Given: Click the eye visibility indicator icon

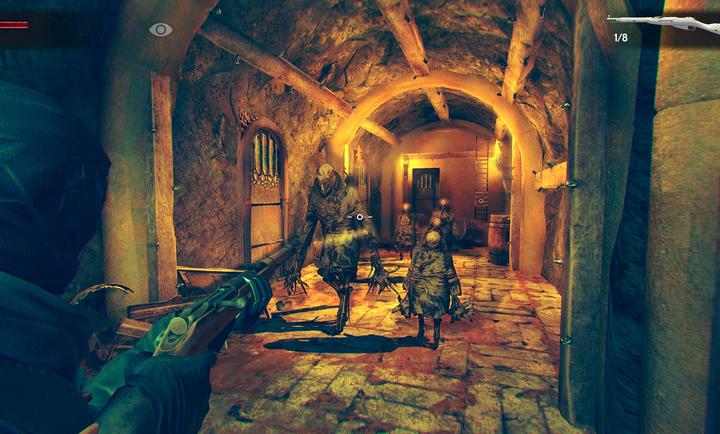Looking at the screenshot, I should (161, 30).
